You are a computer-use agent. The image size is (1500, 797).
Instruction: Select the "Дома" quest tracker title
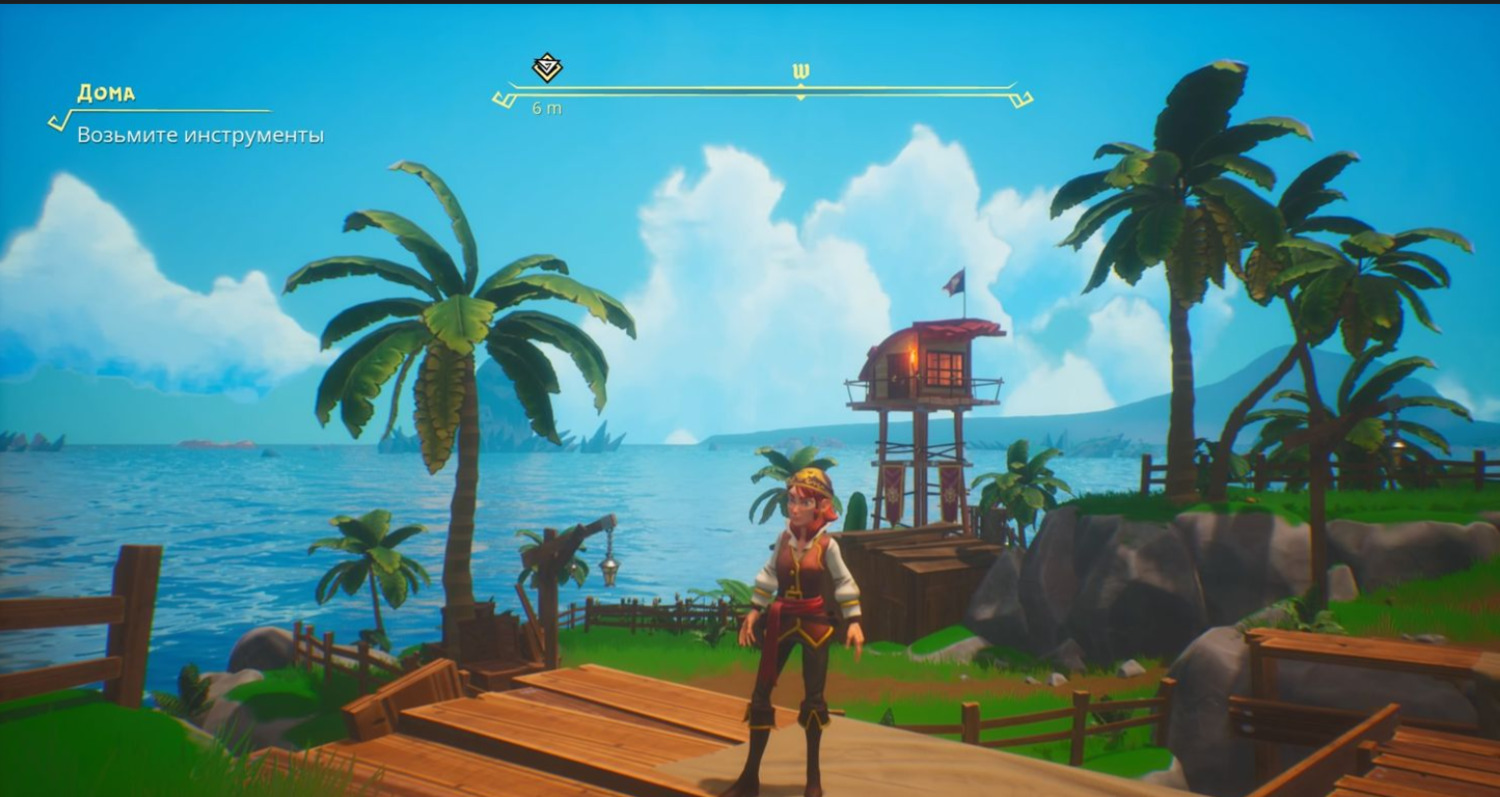coord(106,94)
